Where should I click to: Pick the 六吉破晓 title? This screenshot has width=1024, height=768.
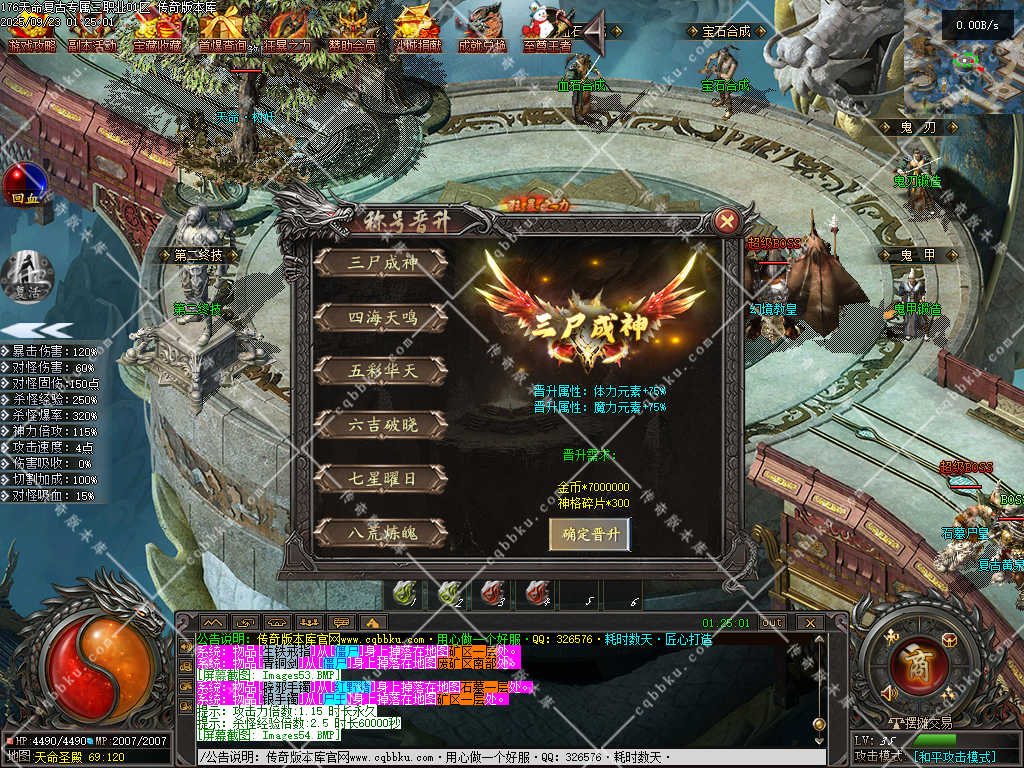point(381,425)
